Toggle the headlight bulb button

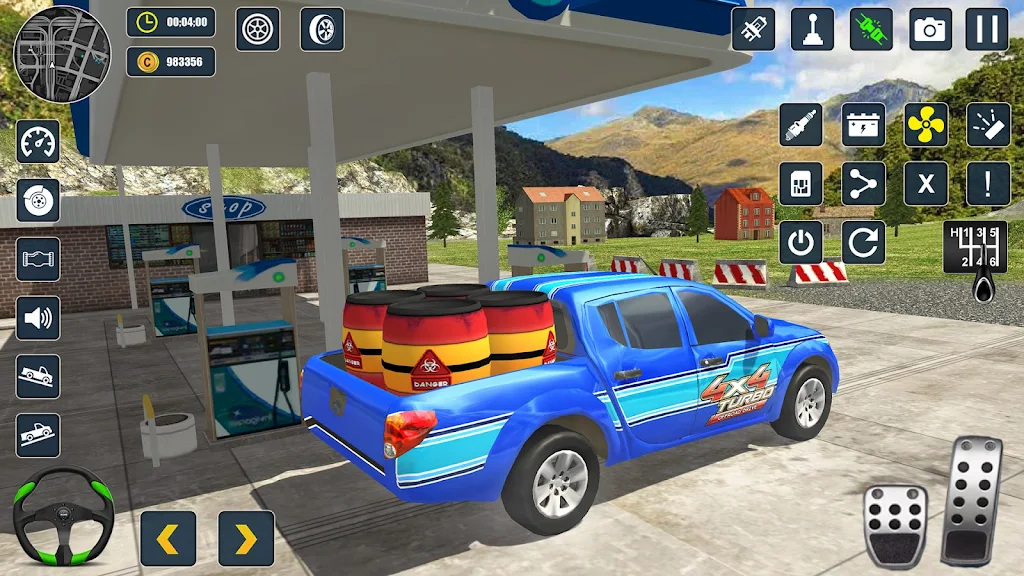[x=752, y=29]
